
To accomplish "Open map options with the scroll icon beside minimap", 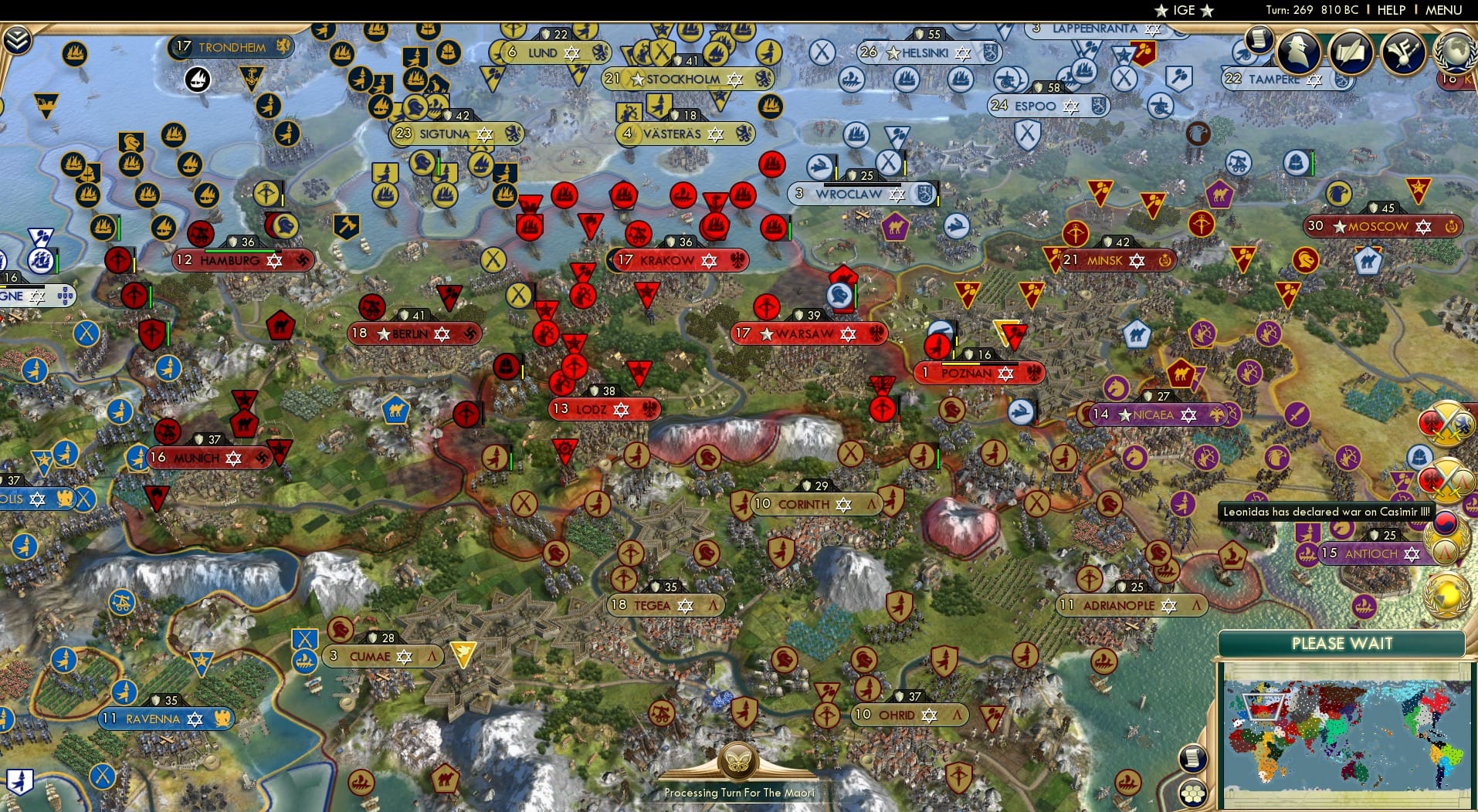I will [1193, 759].
